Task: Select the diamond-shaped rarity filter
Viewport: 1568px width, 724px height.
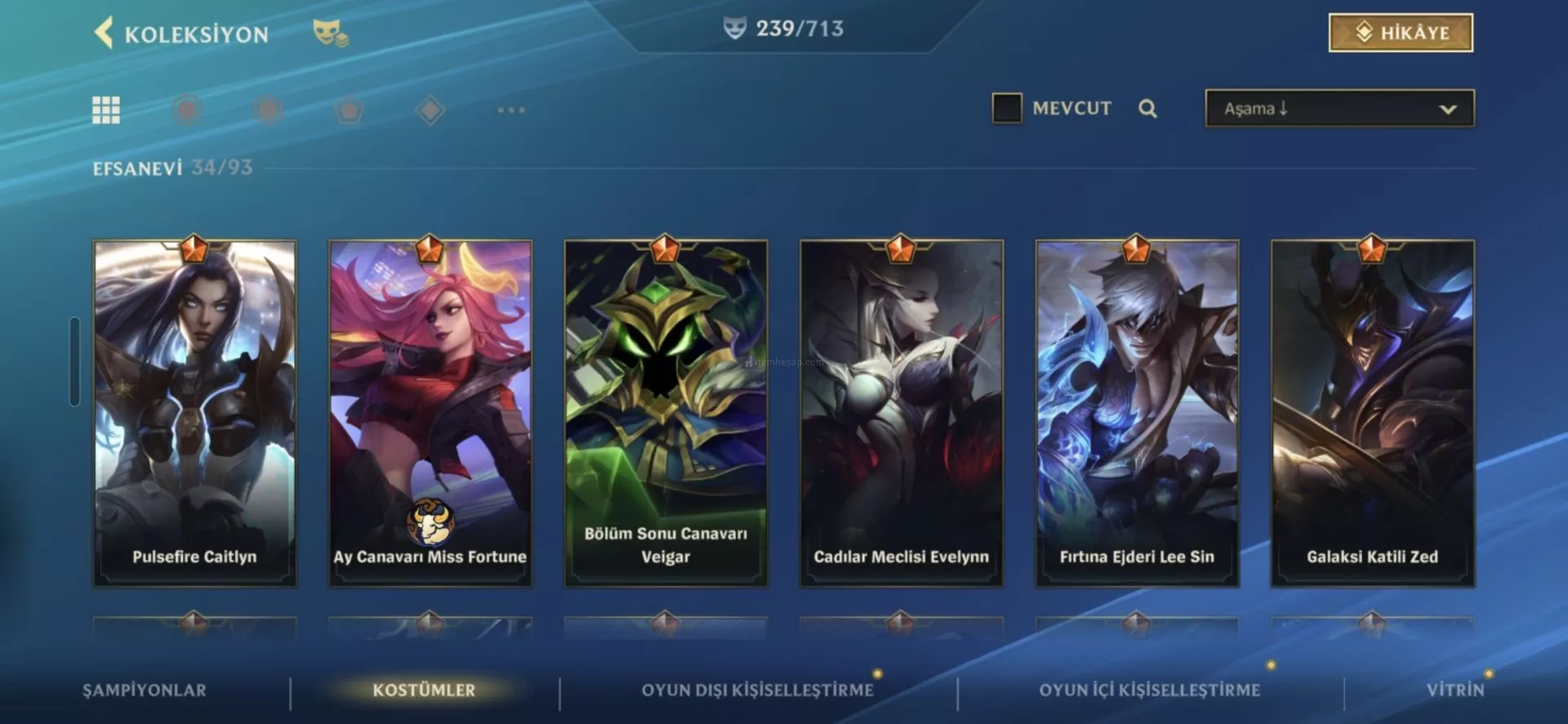Action: coord(430,109)
